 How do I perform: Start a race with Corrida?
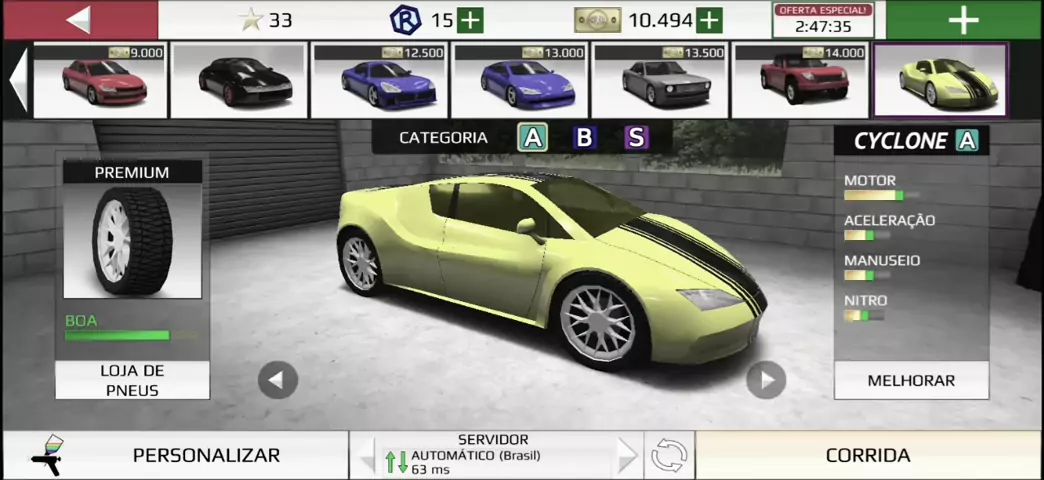868,455
